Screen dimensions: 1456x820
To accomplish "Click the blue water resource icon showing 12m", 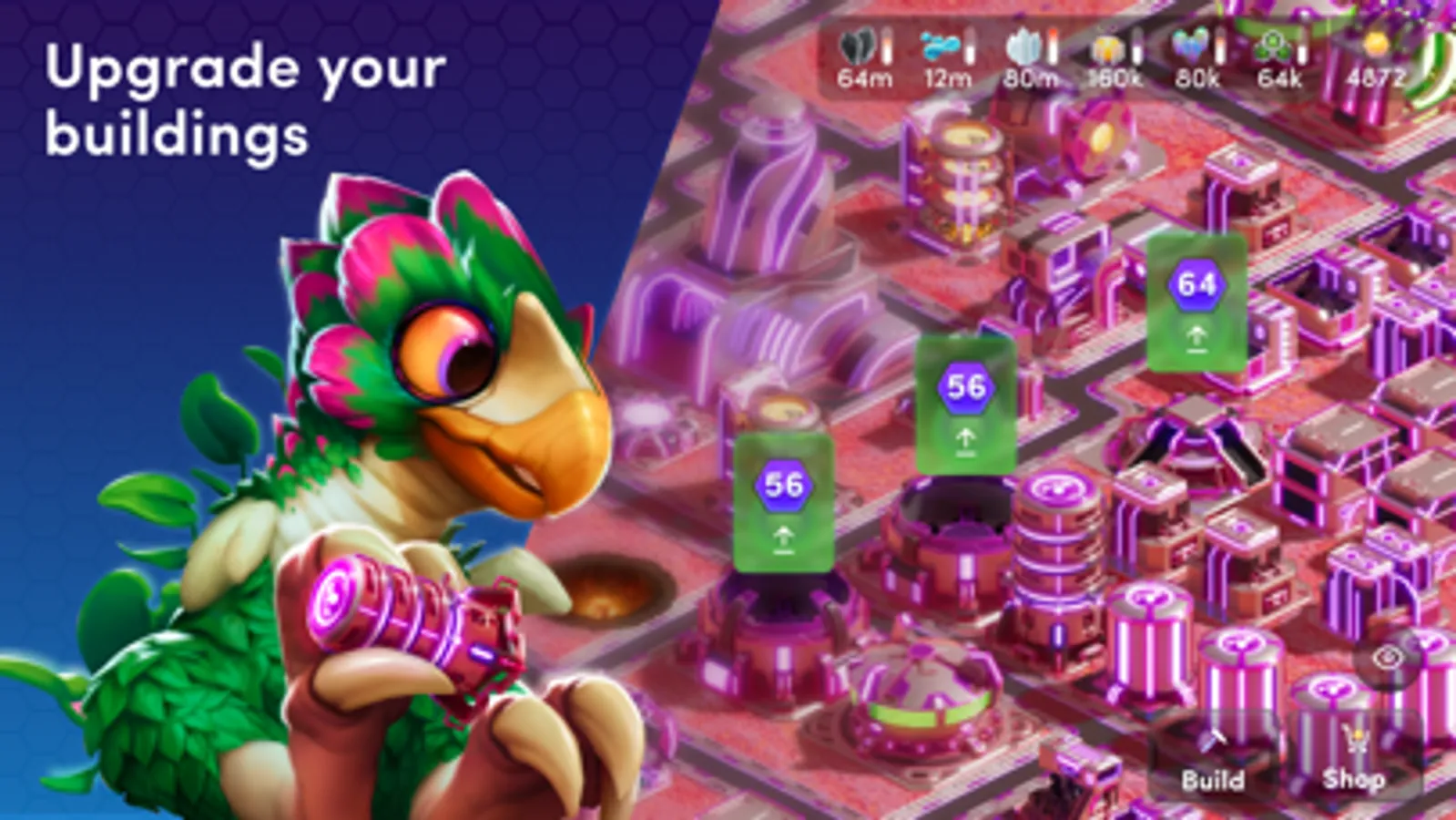I will tap(941, 45).
